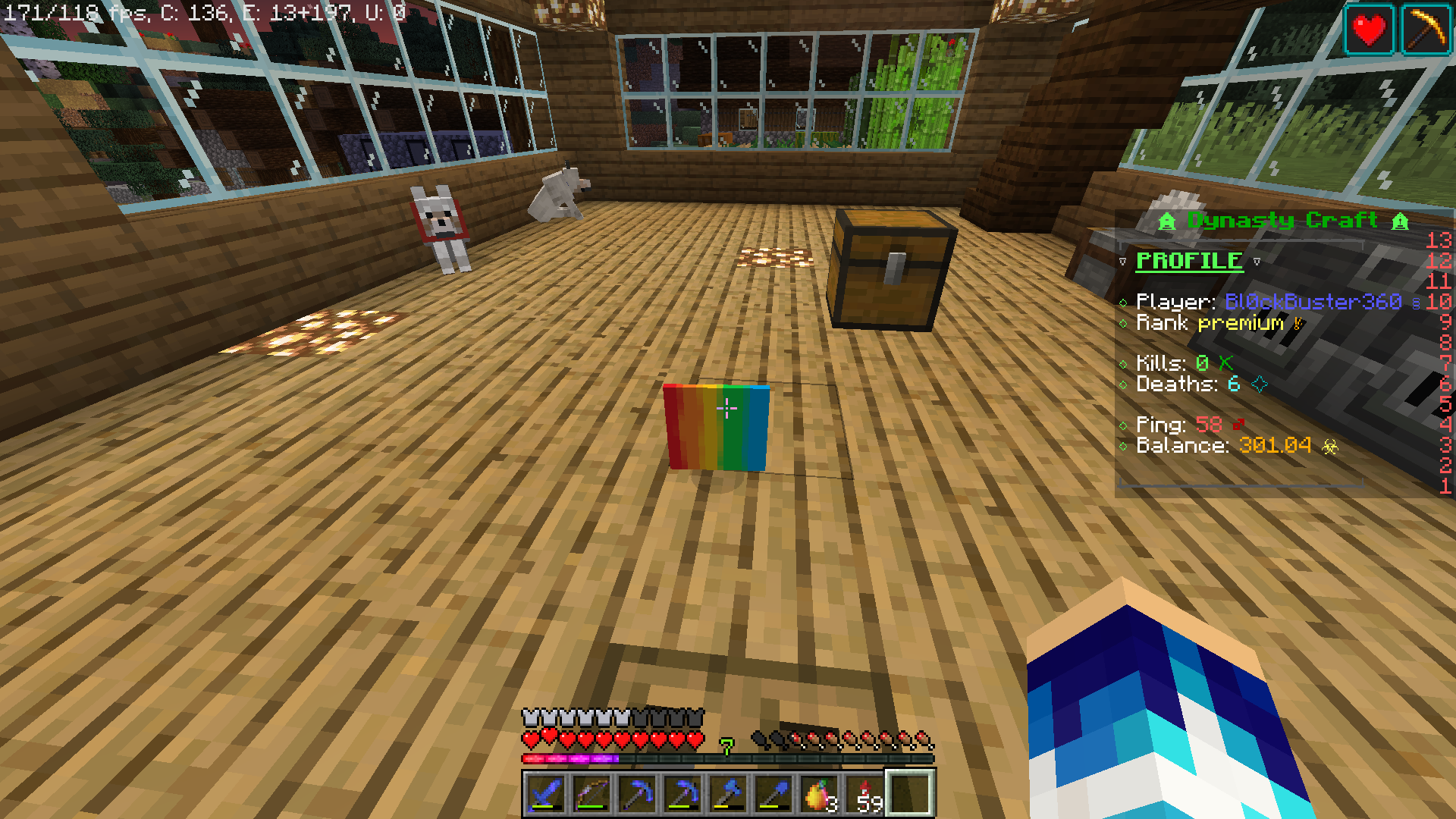
Task: Open the underlined PROFILE heading
Action: [1189, 261]
